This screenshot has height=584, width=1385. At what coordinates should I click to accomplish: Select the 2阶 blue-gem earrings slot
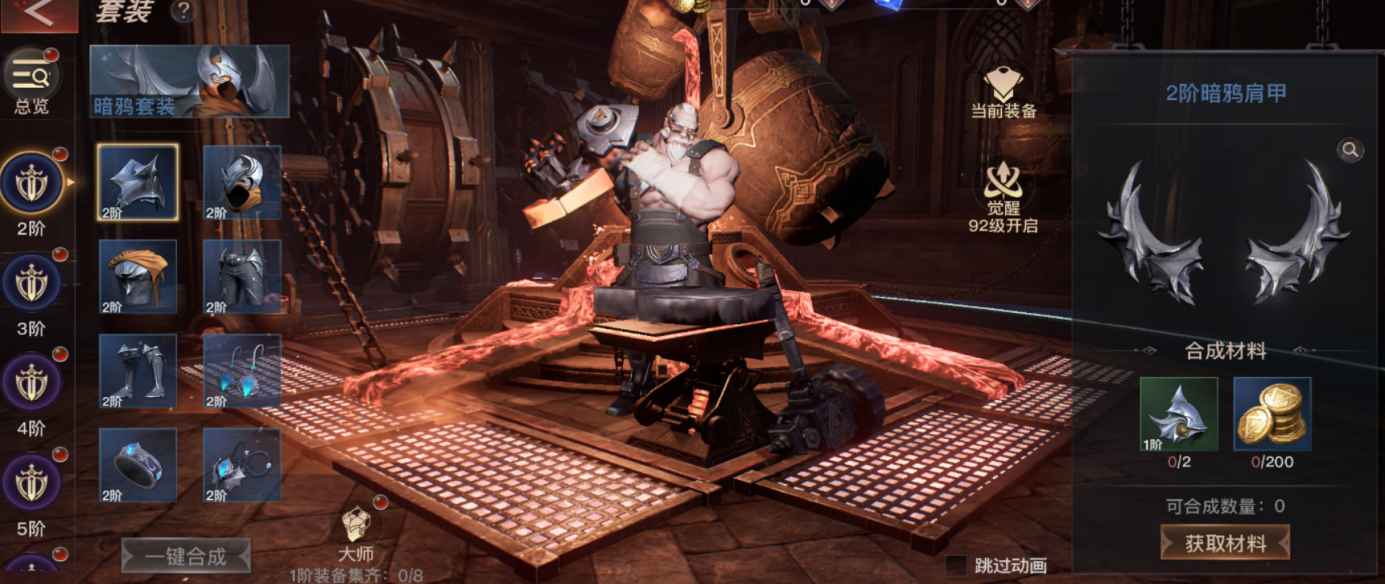point(242,371)
